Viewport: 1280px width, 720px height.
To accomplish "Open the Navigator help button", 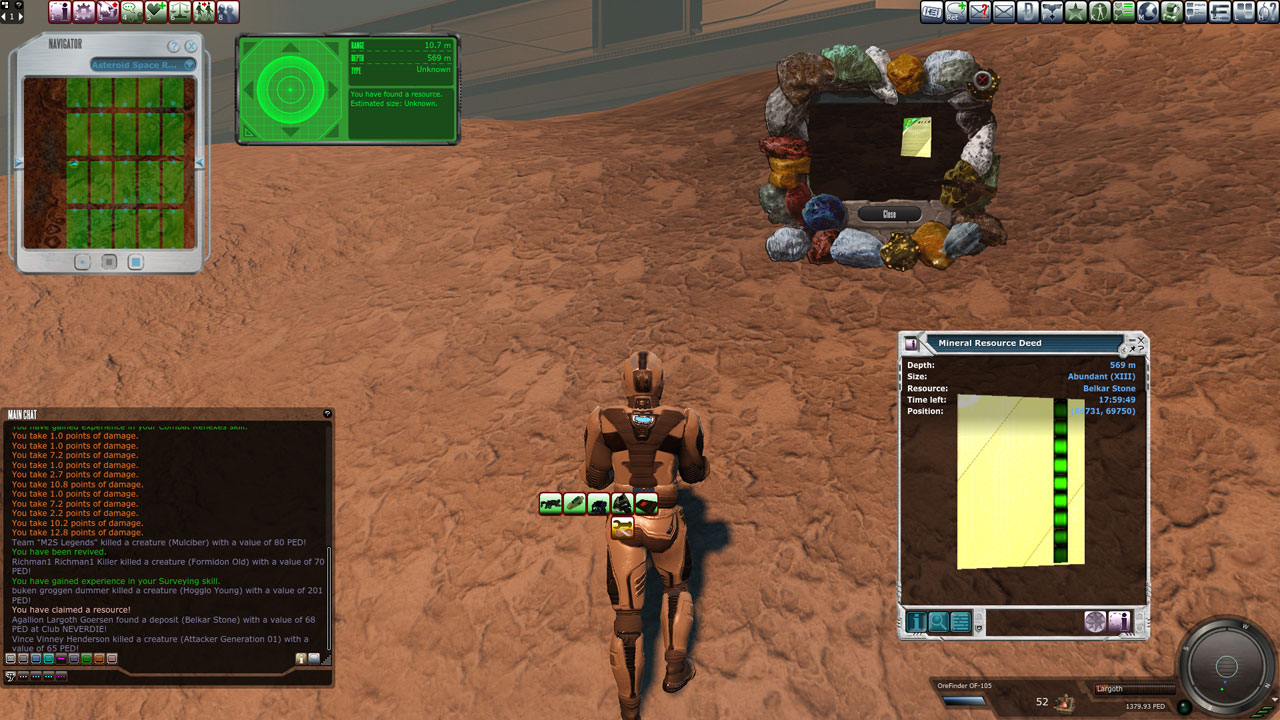I will tap(173, 46).
